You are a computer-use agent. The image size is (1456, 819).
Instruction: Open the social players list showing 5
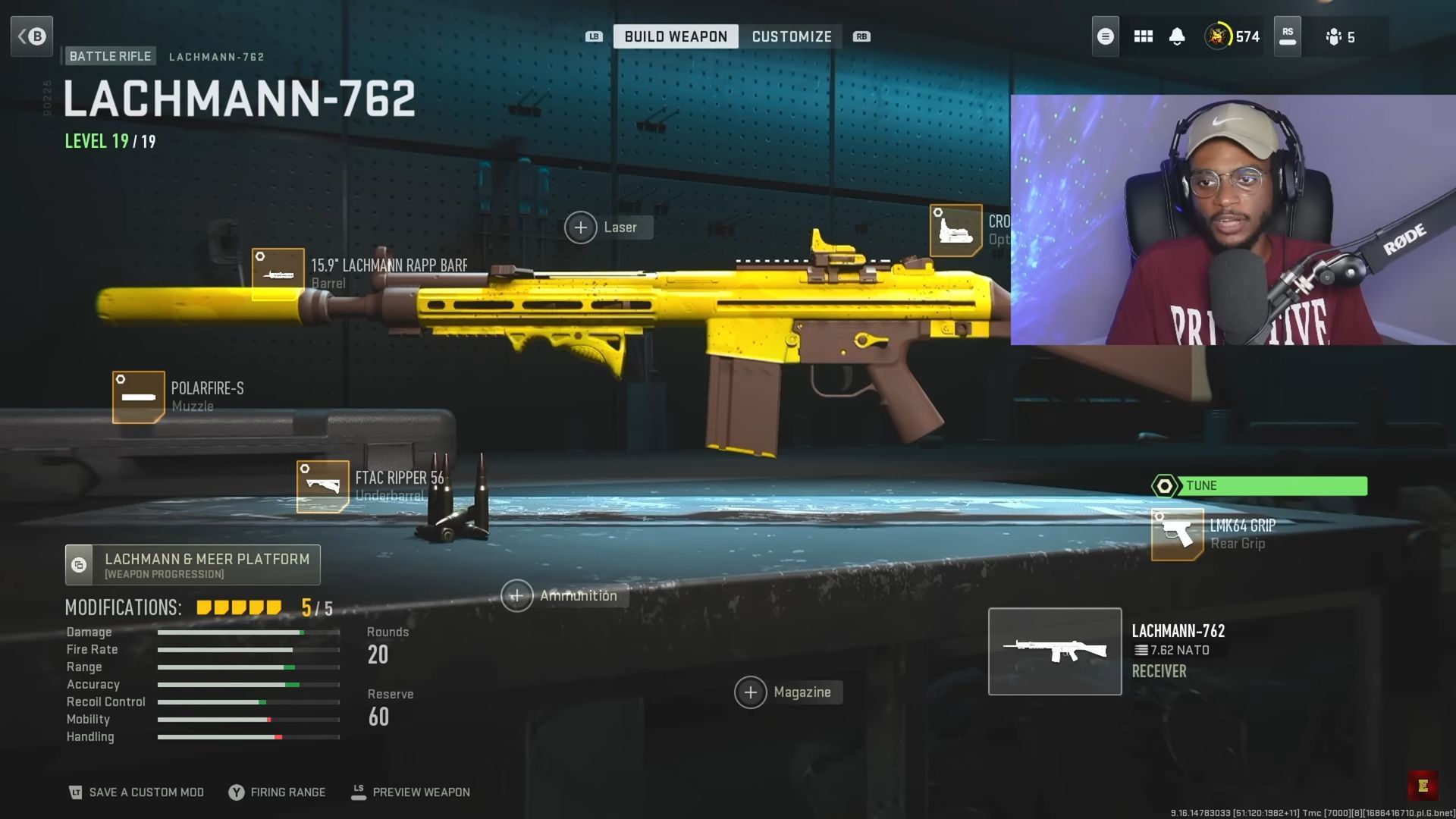click(x=1341, y=36)
